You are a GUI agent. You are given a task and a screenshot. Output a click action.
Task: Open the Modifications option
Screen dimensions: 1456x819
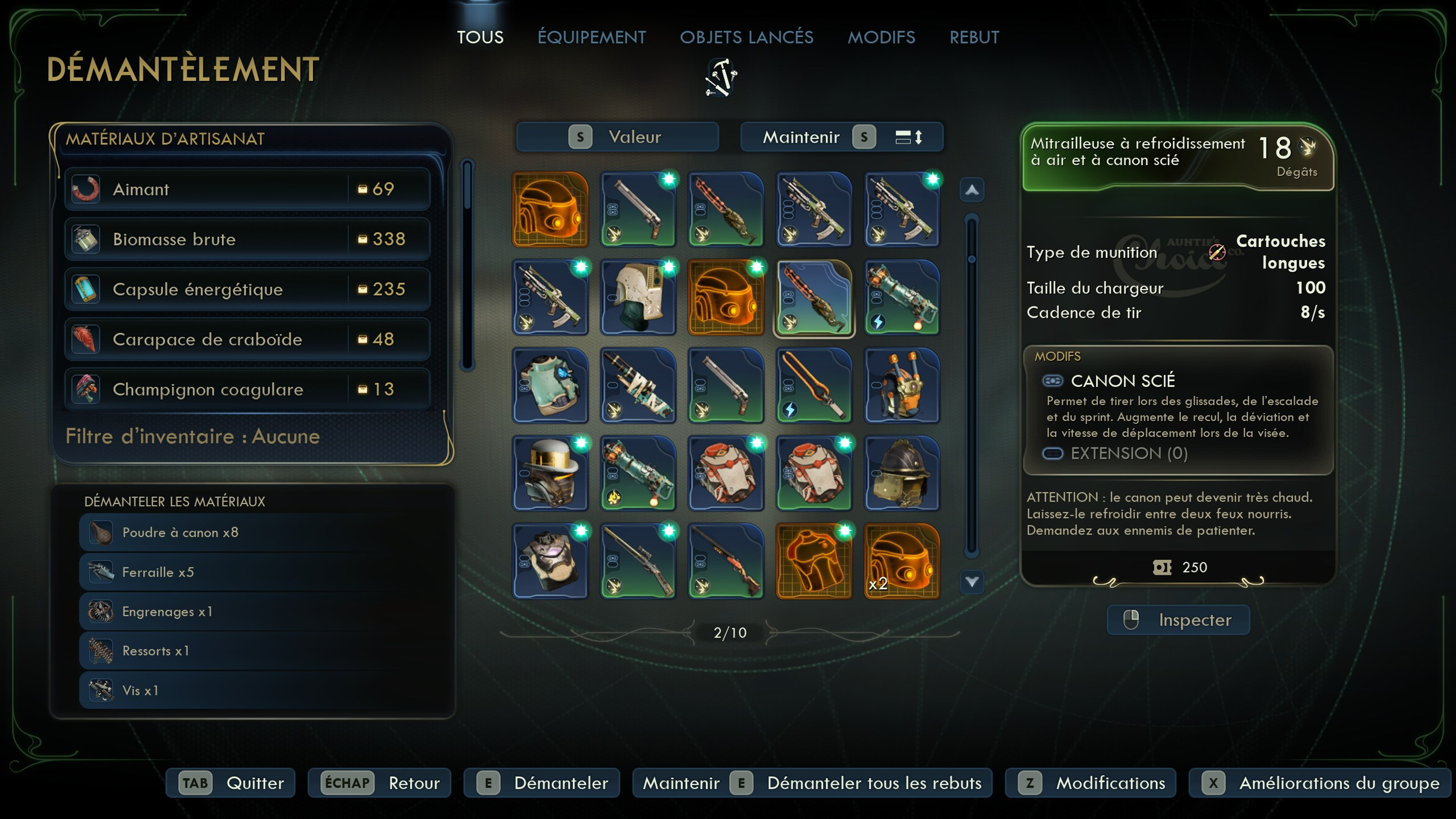[1090, 783]
